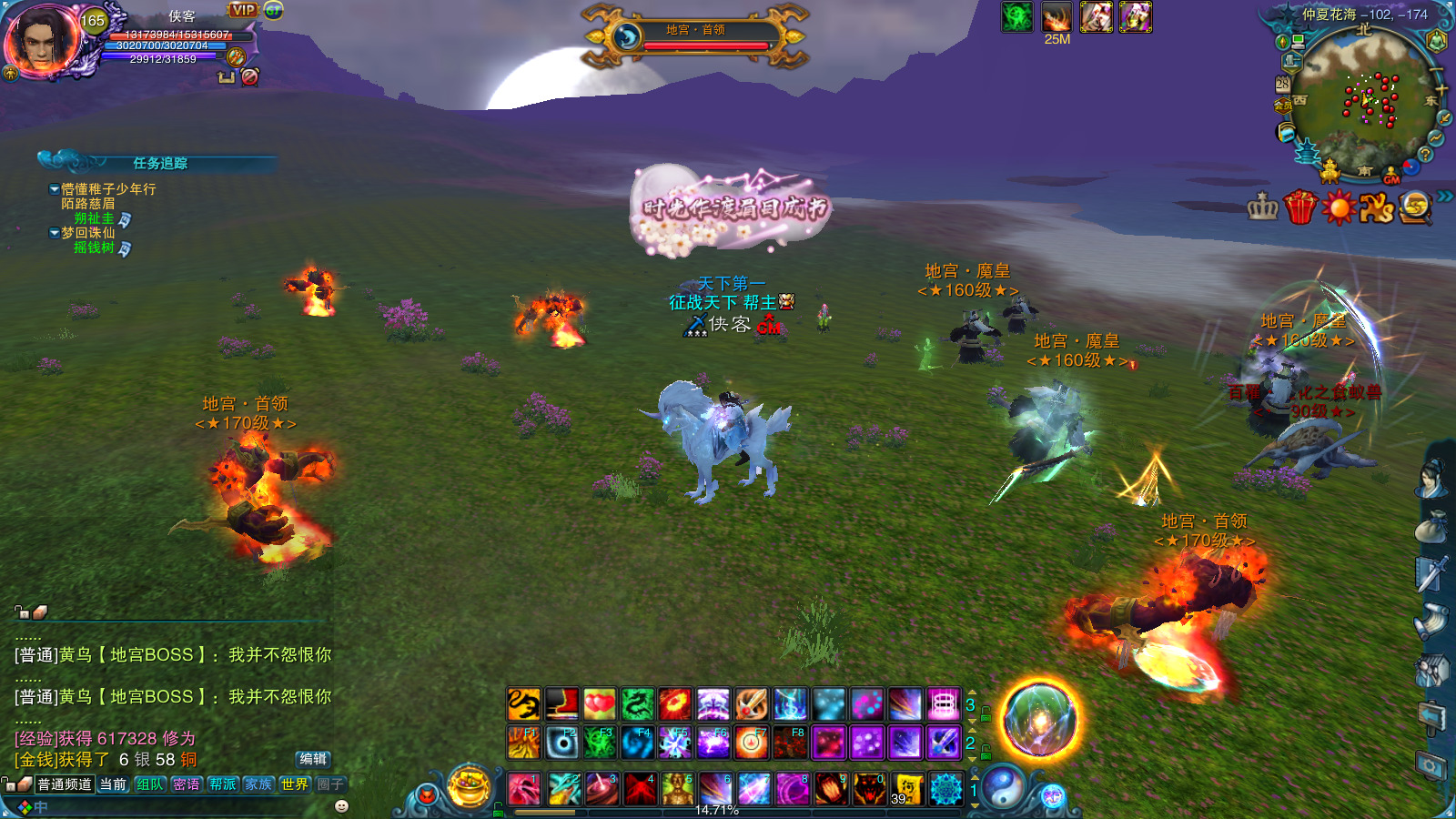1456x819 pixels.
Task: Click the GM support button by minimap
Action: coord(1391,176)
